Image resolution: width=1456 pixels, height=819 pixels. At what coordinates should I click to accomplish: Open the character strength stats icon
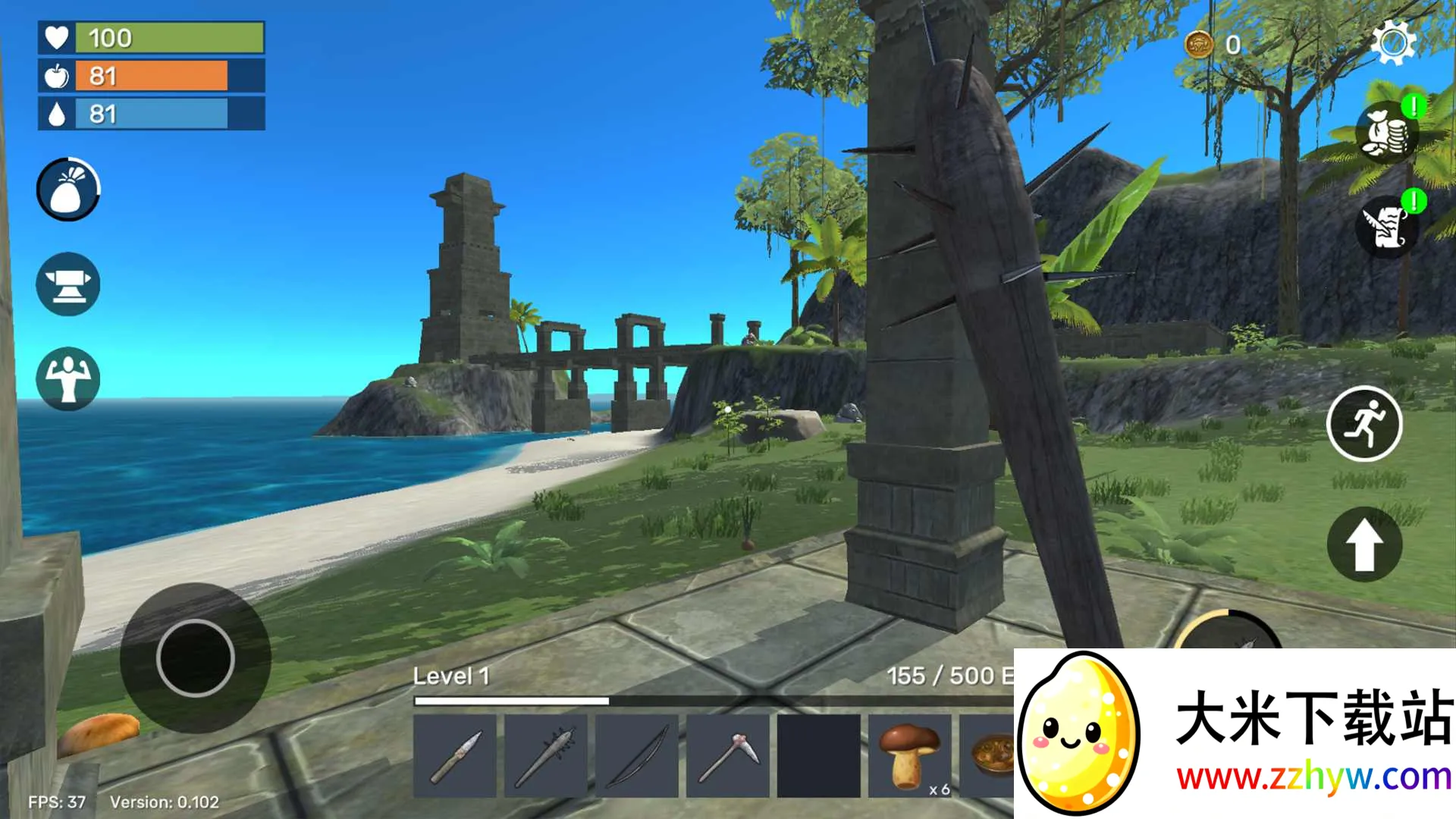pyautogui.click(x=68, y=378)
